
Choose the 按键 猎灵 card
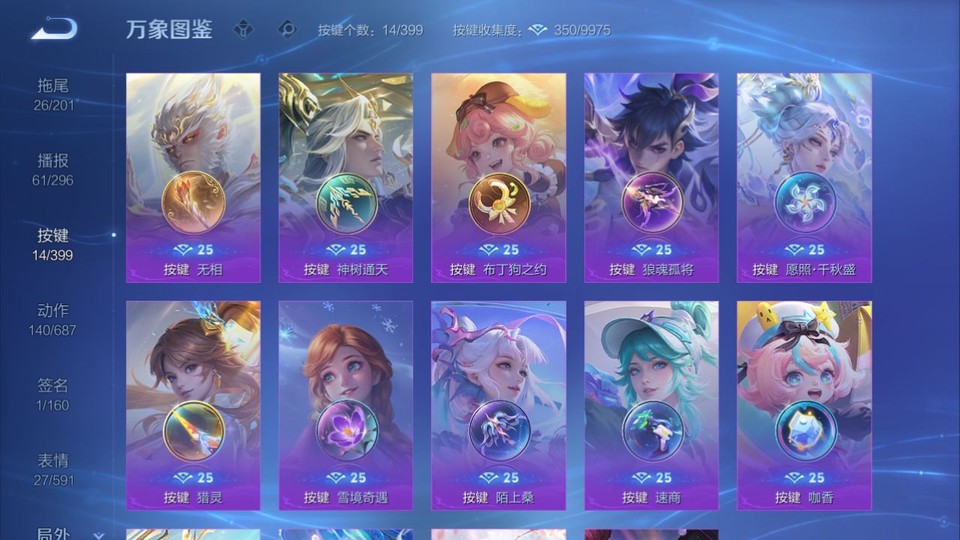tap(193, 405)
